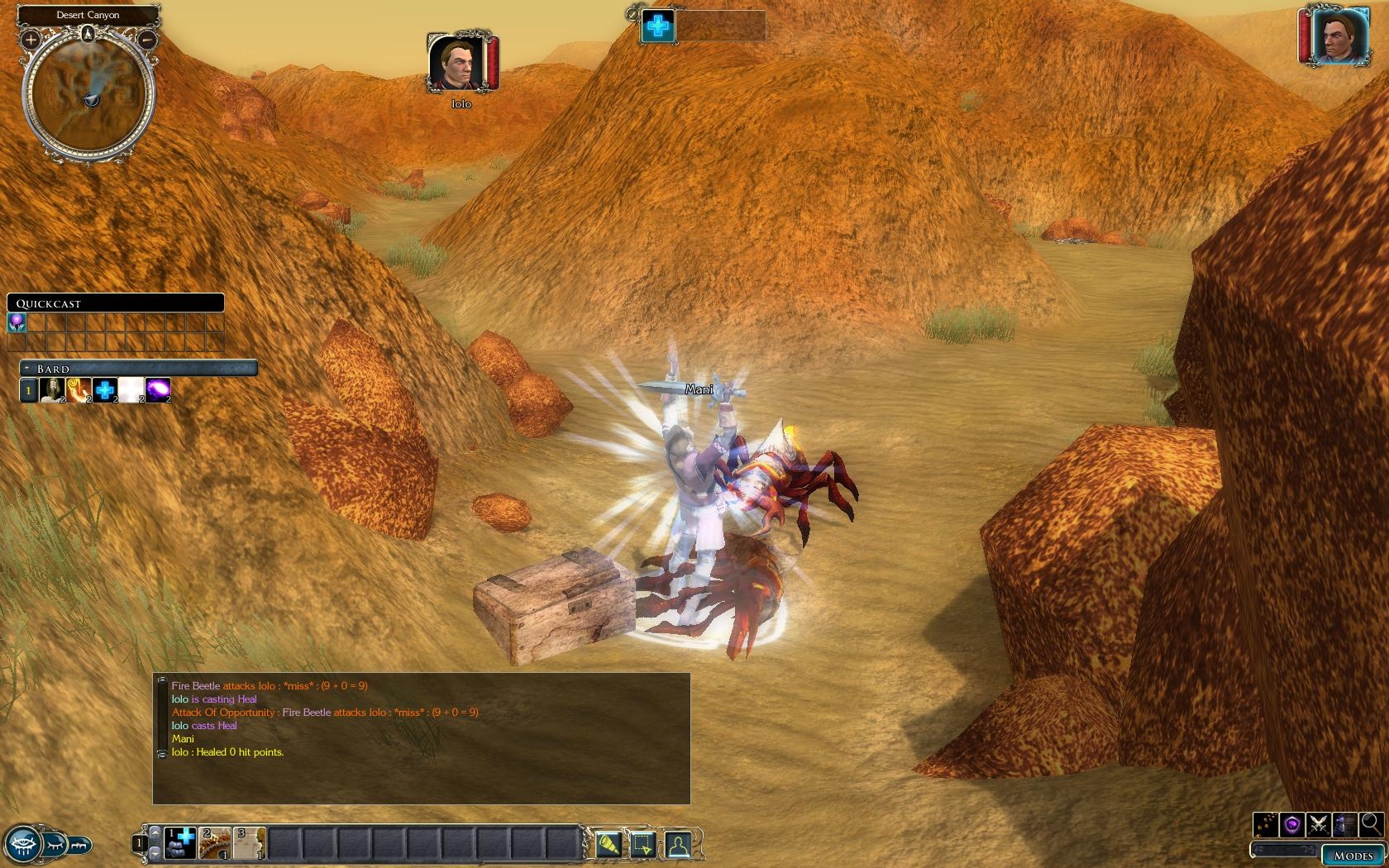The width and height of the screenshot is (1389, 868).
Task: Zoom in the minimap with plus button
Action: click(x=31, y=39)
